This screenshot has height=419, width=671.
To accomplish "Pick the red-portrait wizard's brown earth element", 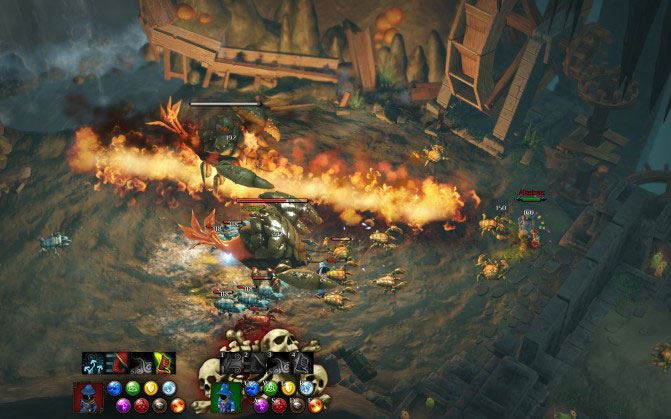I will click(x=159, y=405).
